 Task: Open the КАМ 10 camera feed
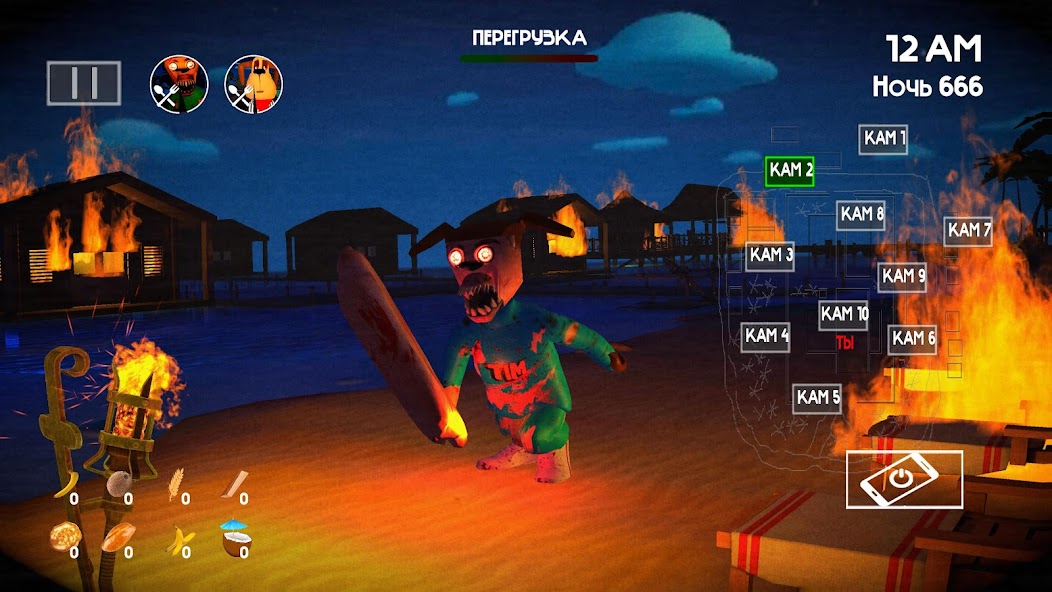click(x=843, y=314)
